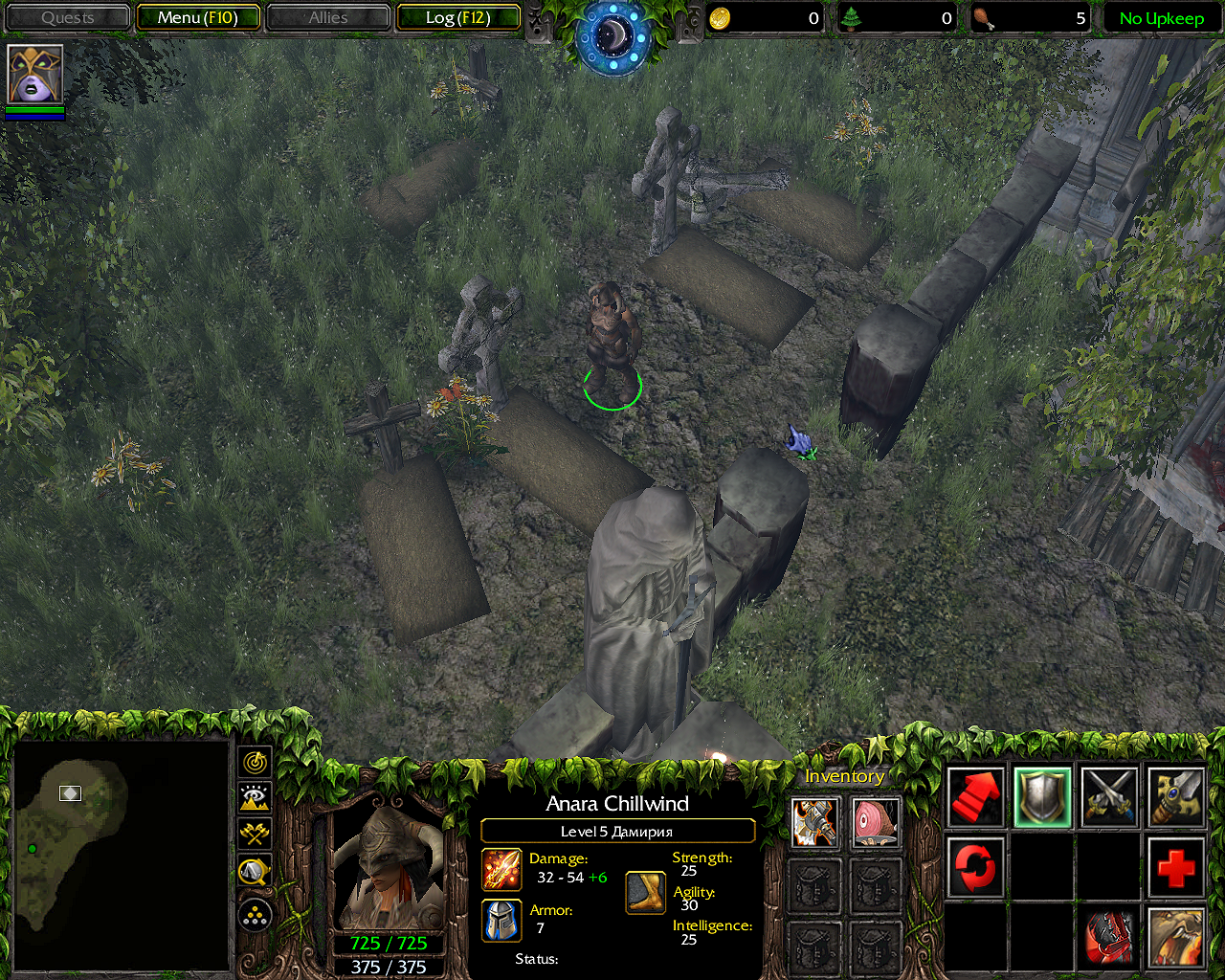
Task: Select the hero portrait icon at top-left
Action: (35, 75)
